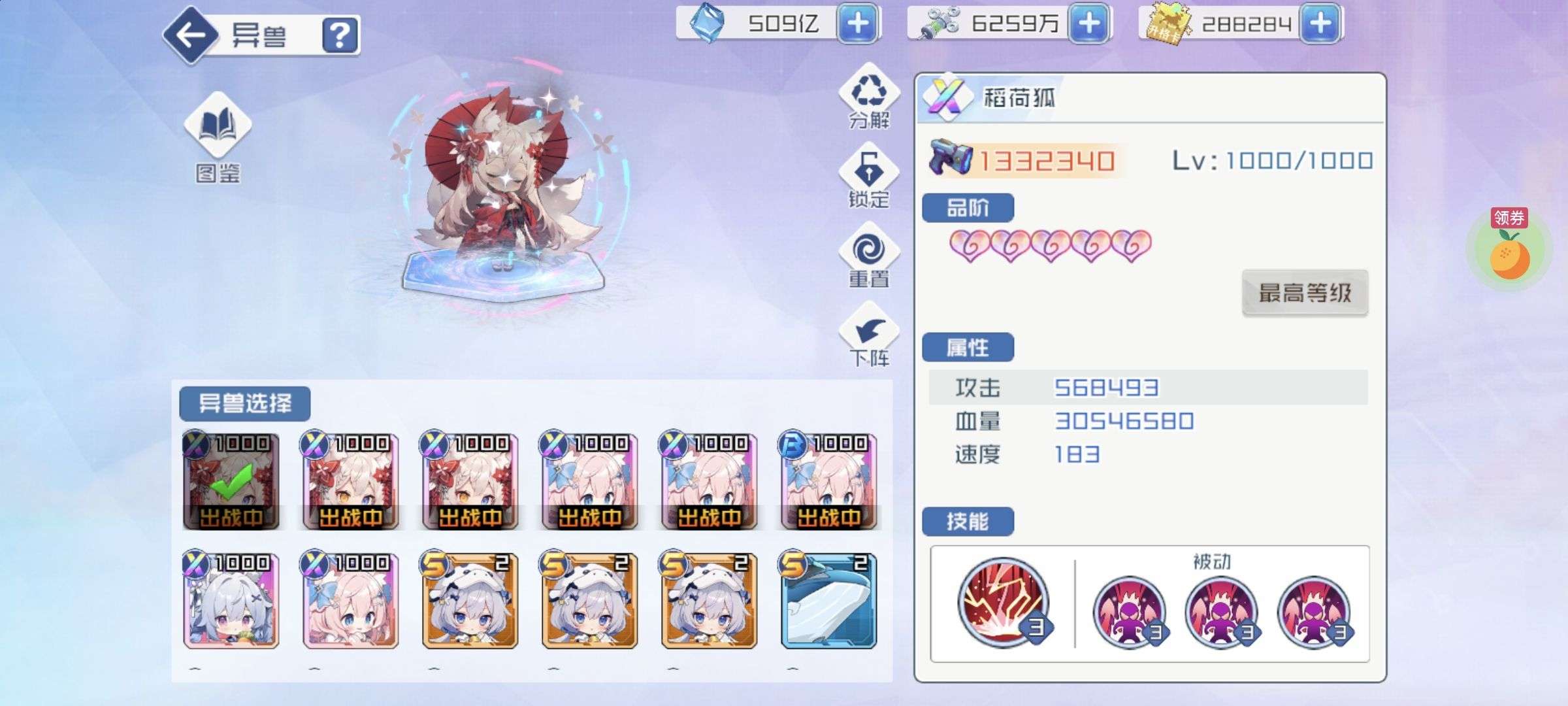
Task: Select the B-rank pink-haired beast card
Action: [x=828, y=481]
